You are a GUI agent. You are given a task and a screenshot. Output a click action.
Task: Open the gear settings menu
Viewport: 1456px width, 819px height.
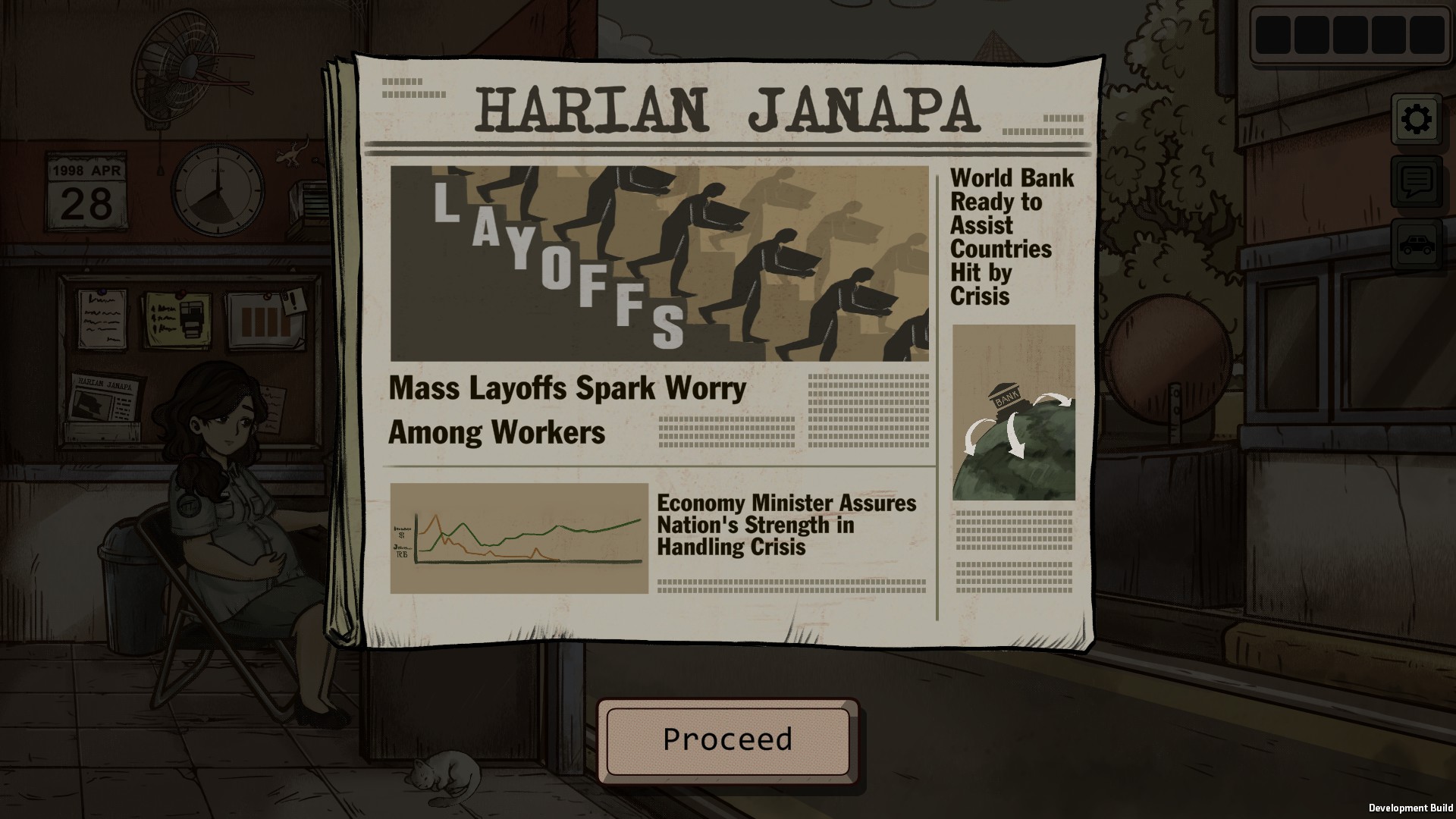click(x=1417, y=119)
